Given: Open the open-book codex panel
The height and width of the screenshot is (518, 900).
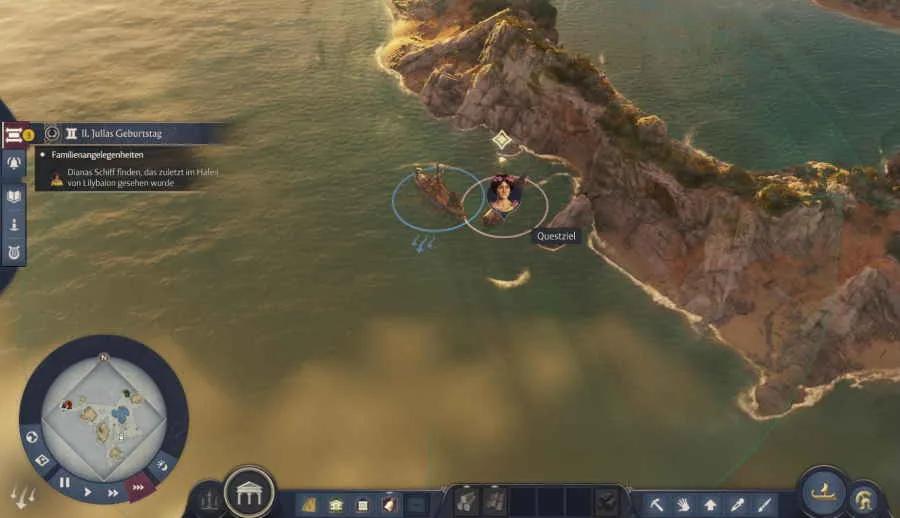Looking at the screenshot, I should 14,196.
